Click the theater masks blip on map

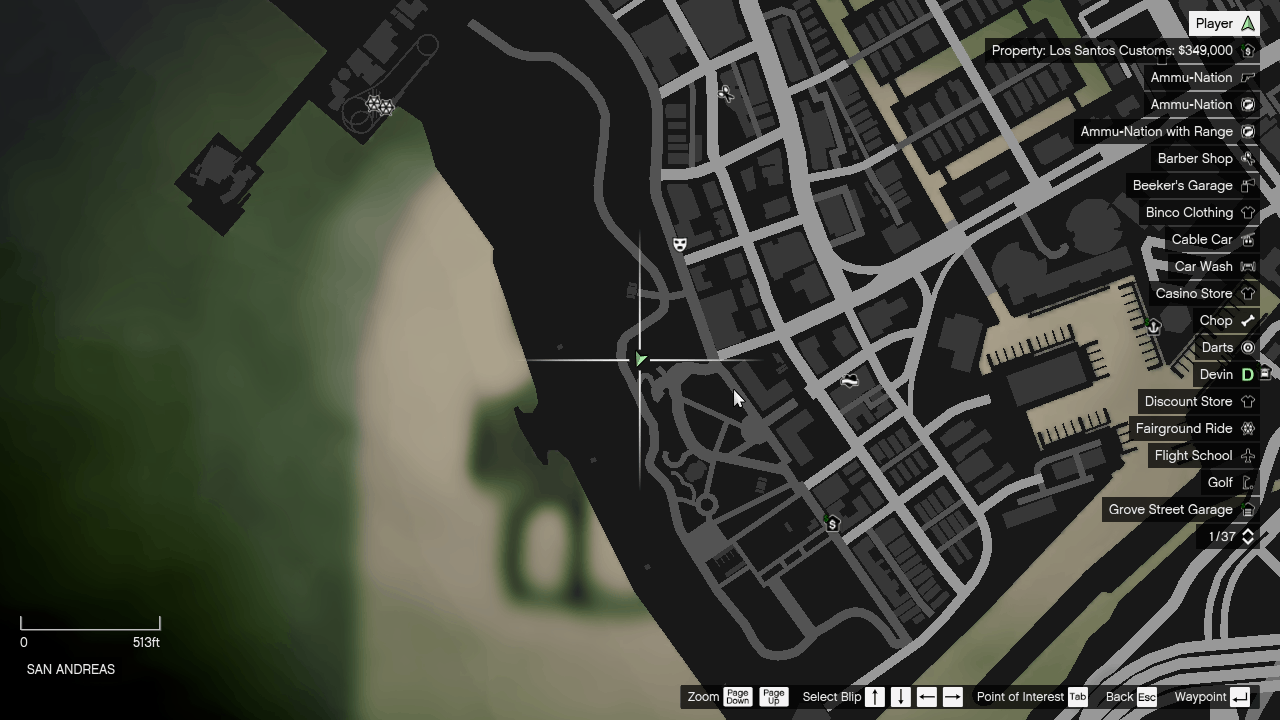679,243
